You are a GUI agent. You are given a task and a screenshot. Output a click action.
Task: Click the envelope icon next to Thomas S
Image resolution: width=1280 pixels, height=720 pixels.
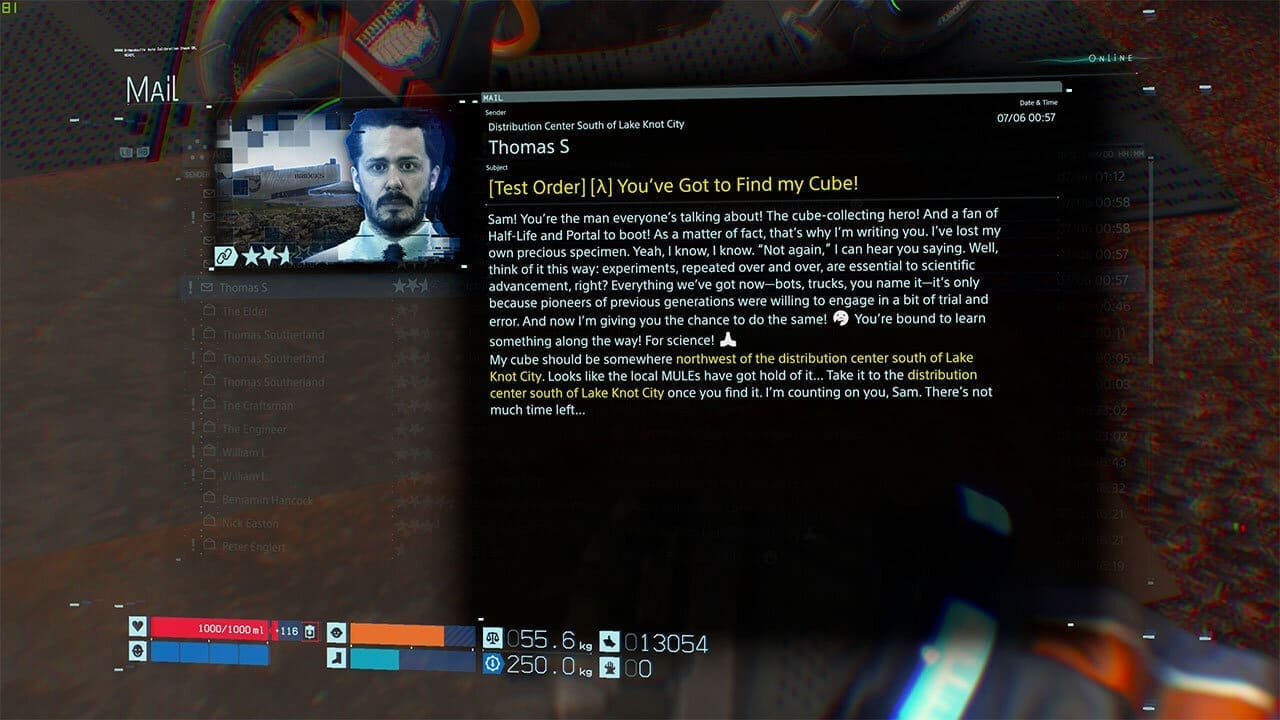[x=207, y=287]
